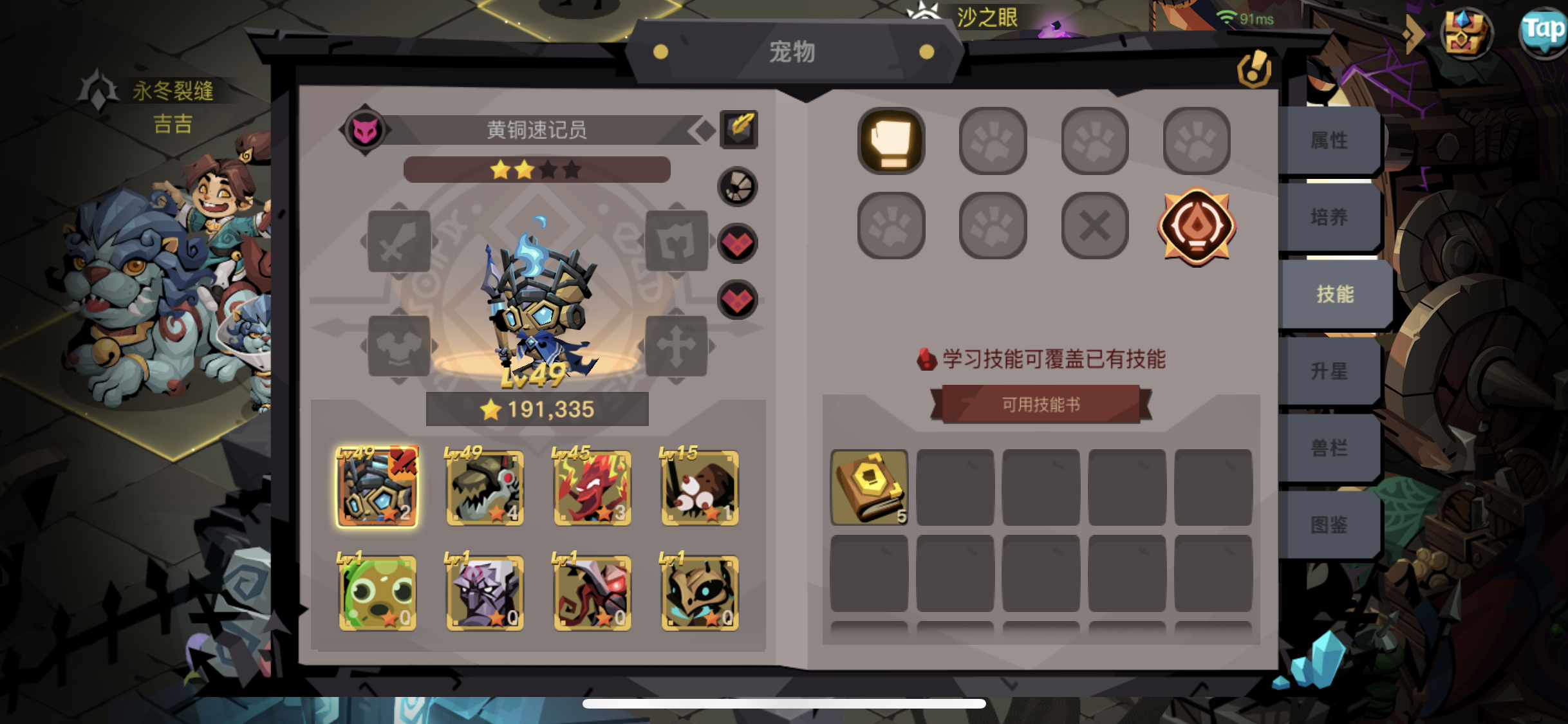Click the two-star rating bar of 黄铜速记员
Screen dimensions: 1568x724
coord(536,169)
